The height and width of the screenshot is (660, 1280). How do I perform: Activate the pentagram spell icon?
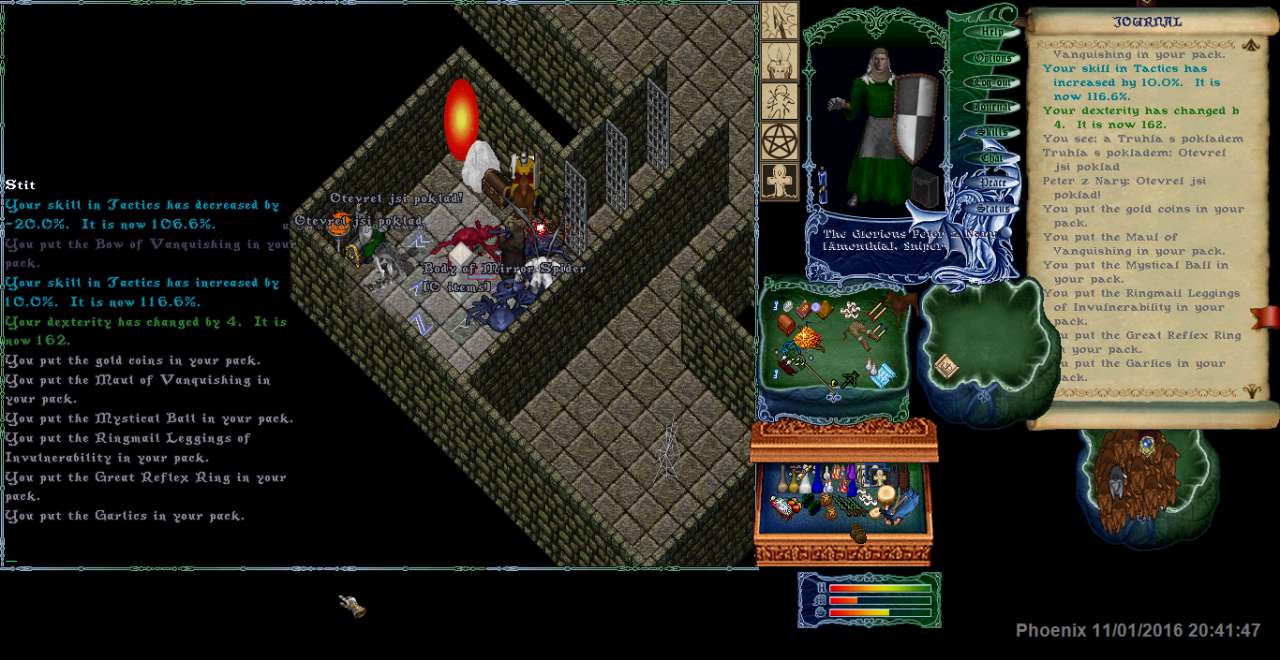point(779,141)
